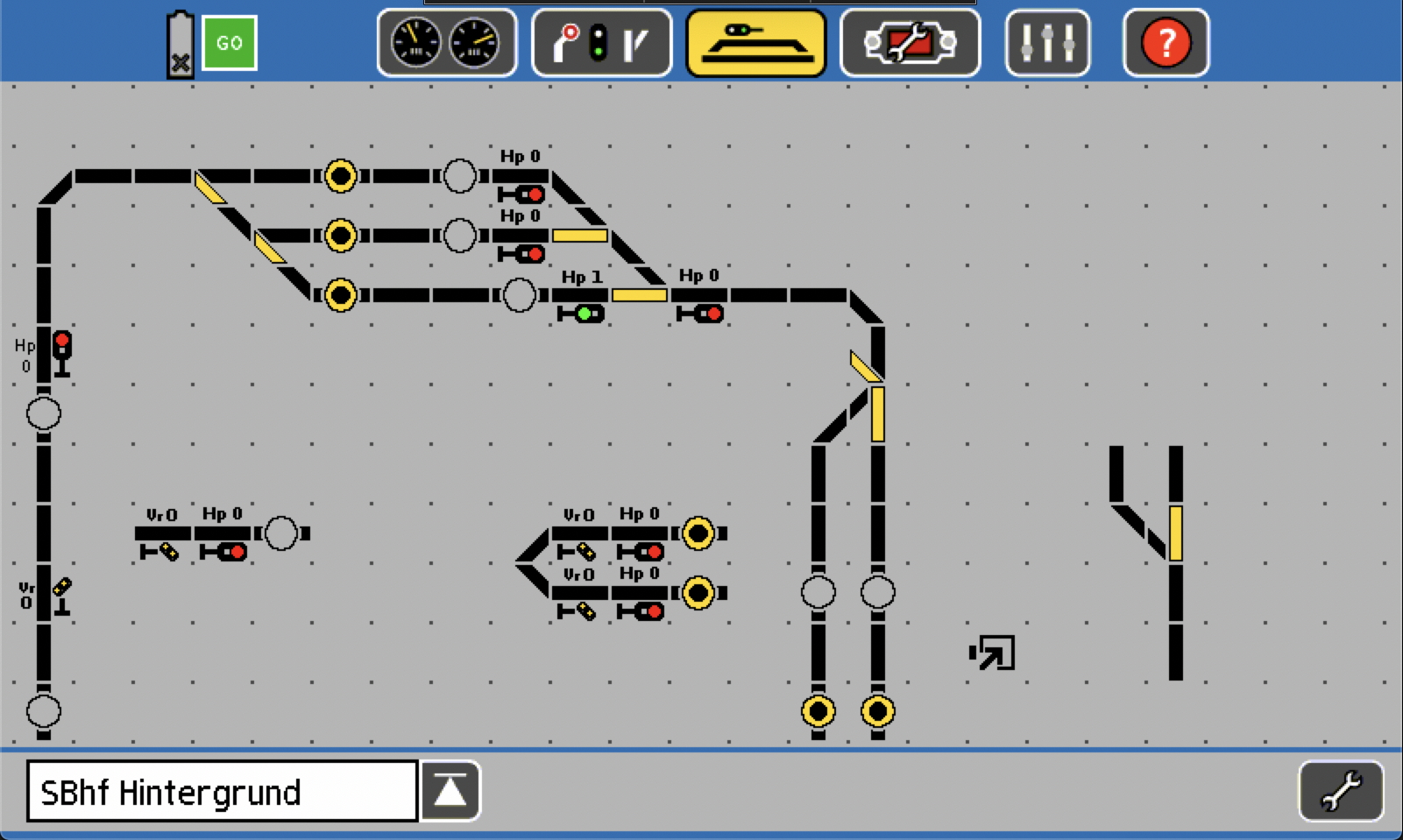Toggle the green Hp 1 signal
The width and height of the screenshot is (1403, 840).
(x=581, y=313)
